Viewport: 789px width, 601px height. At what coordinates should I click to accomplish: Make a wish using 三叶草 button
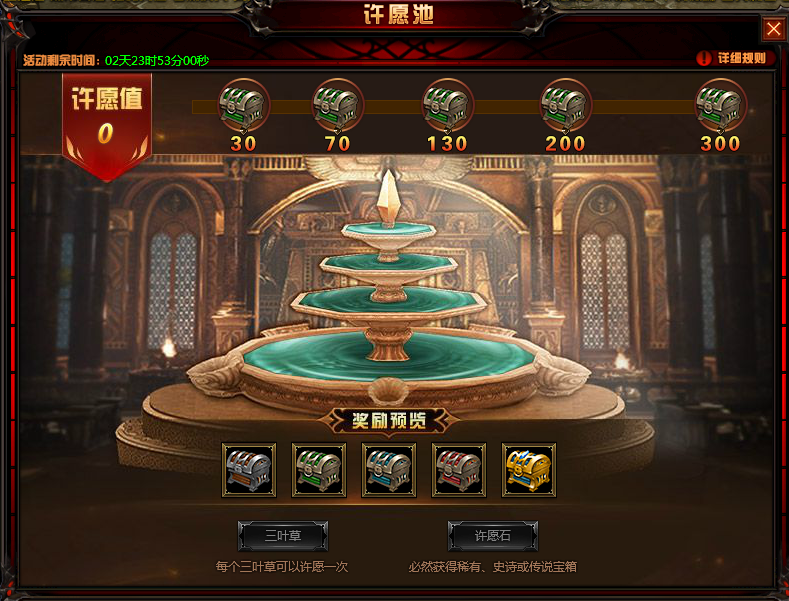(283, 536)
